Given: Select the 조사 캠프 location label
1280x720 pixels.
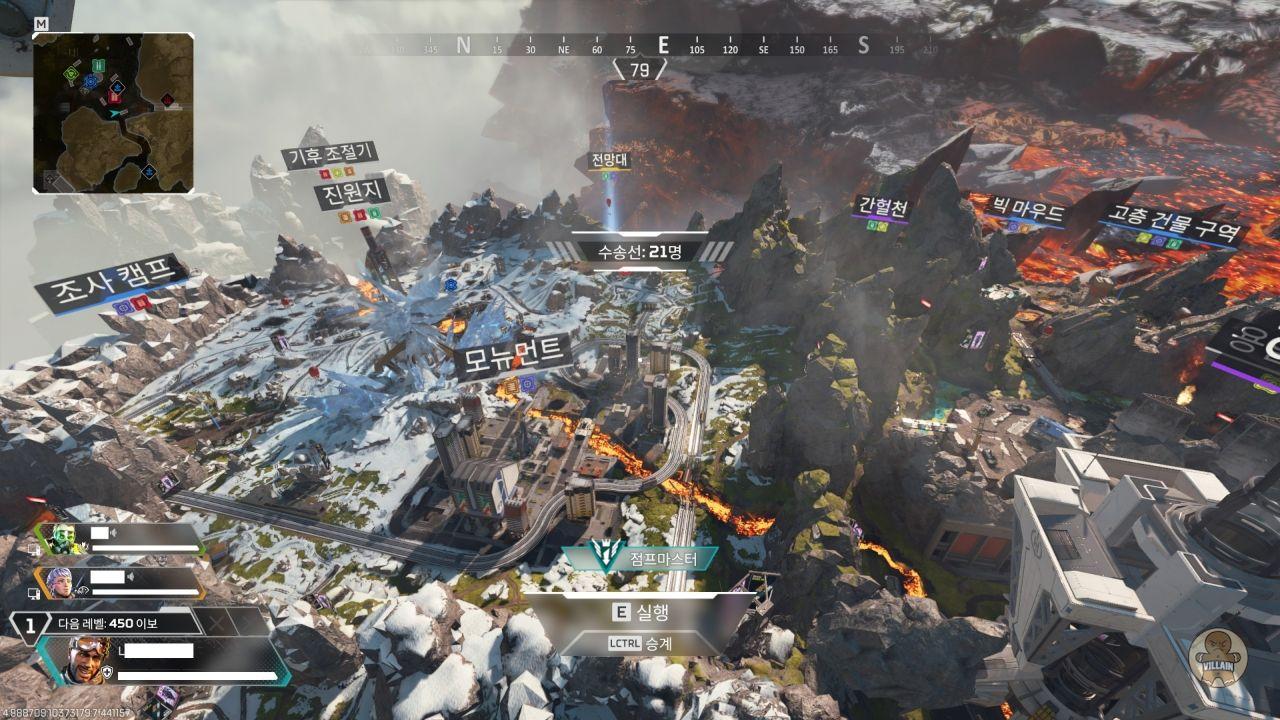Looking at the screenshot, I should [x=112, y=279].
